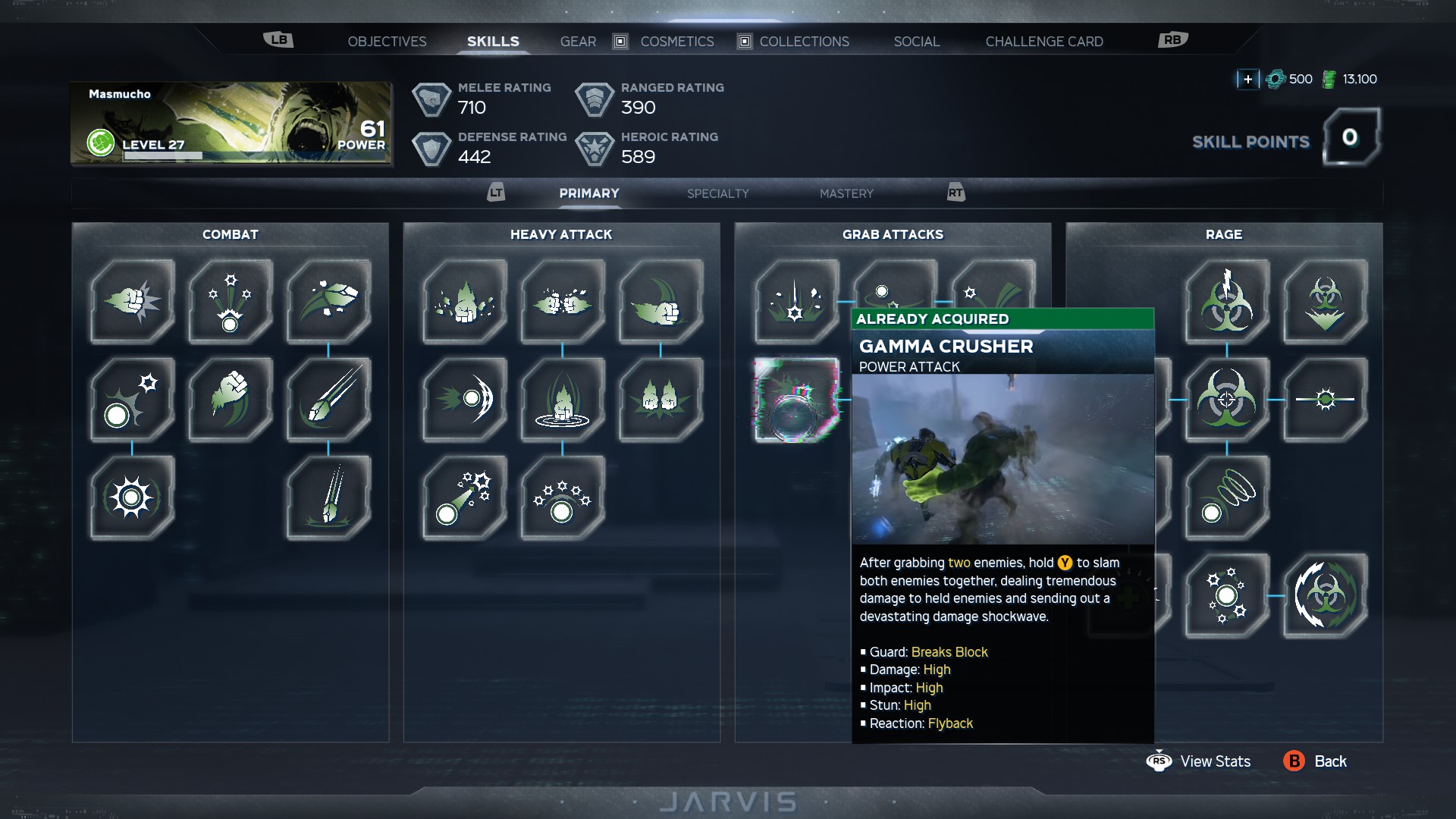Open the Objectives tab
Image resolution: width=1456 pixels, height=819 pixels.
[x=387, y=42]
